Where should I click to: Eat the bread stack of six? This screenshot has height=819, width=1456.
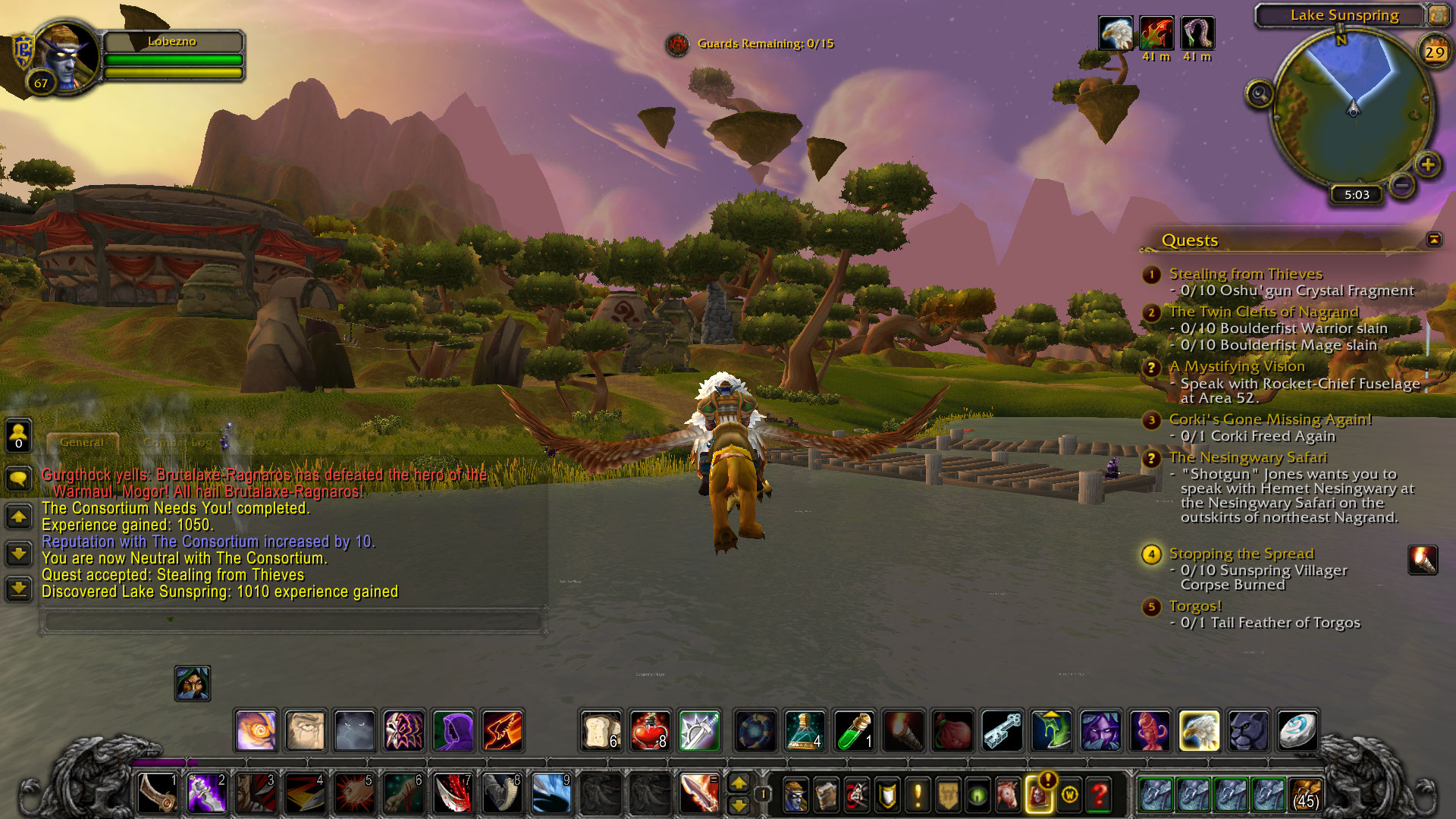tap(601, 731)
